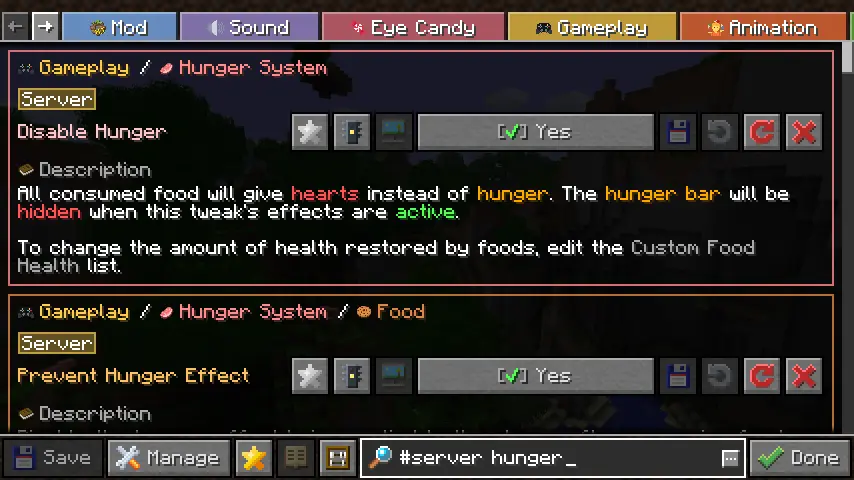Toggle the Prevent Hunger Effect Yes button
This screenshot has width=854, height=480.
coord(535,376)
